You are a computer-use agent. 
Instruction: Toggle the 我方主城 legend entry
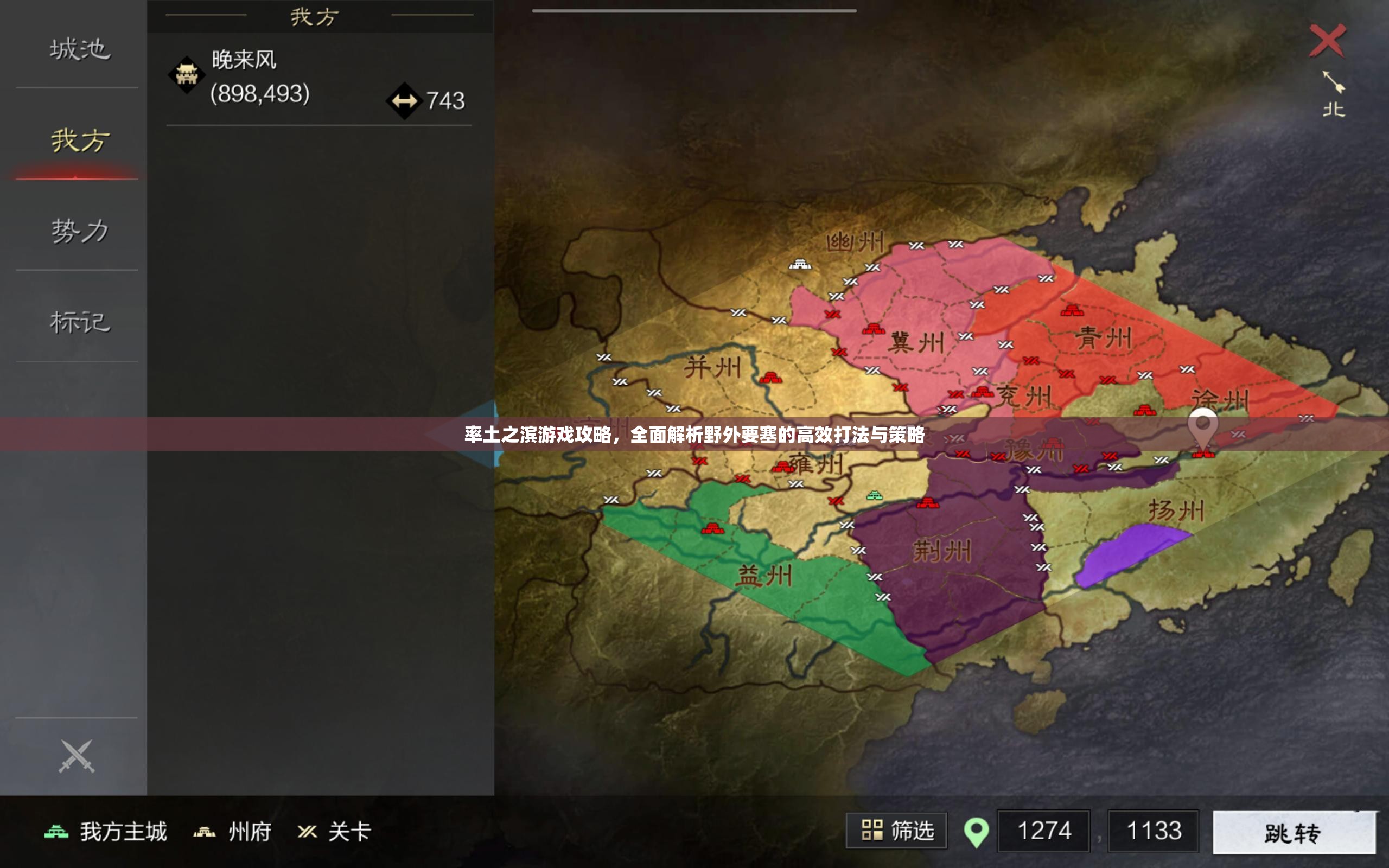[107, 832]
